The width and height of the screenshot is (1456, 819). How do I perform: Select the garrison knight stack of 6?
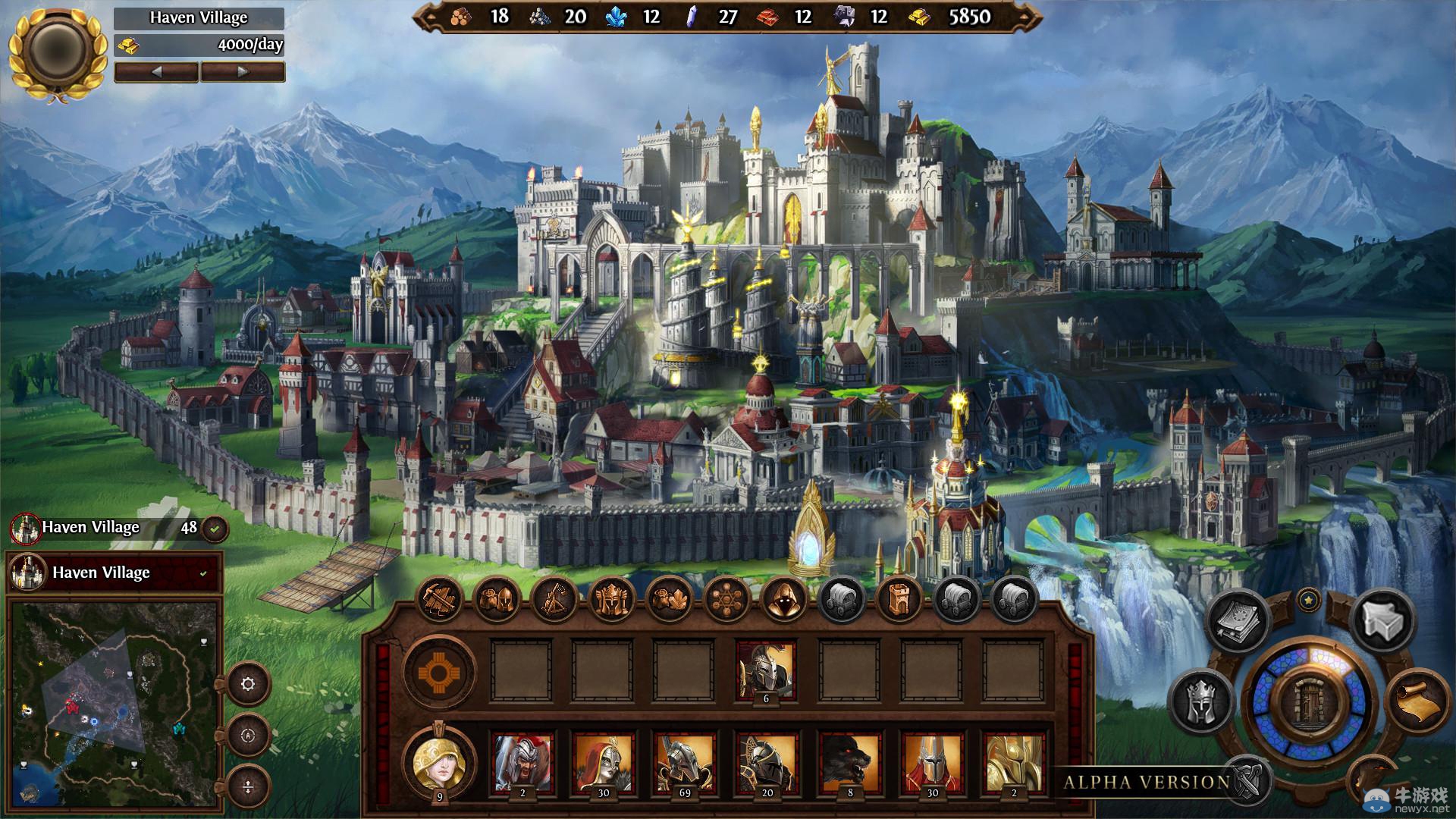(x=767, y=672)
